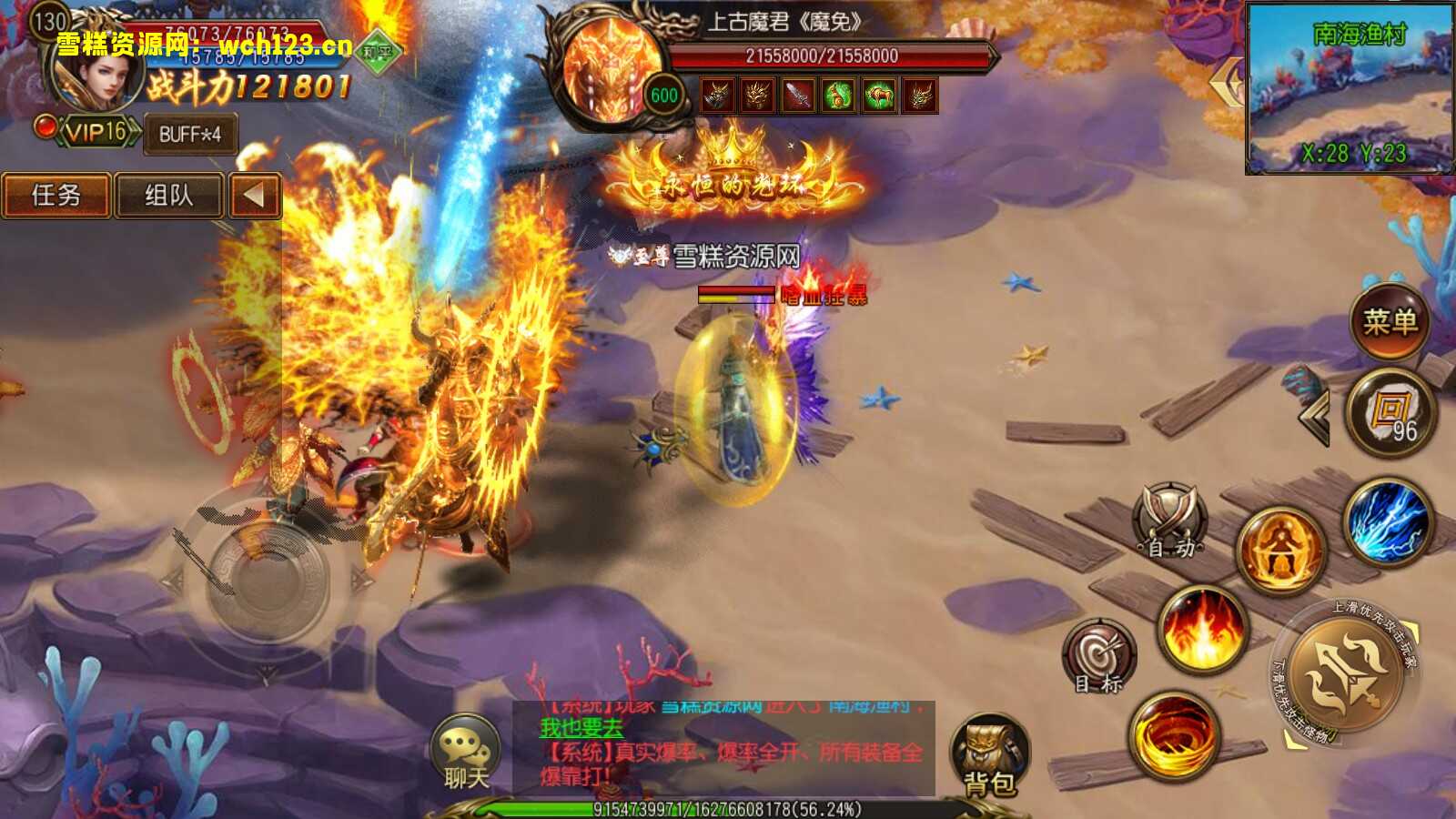Open the 任务 quest tab
This screenshot has width=1456, height=819.
point(57,195)
